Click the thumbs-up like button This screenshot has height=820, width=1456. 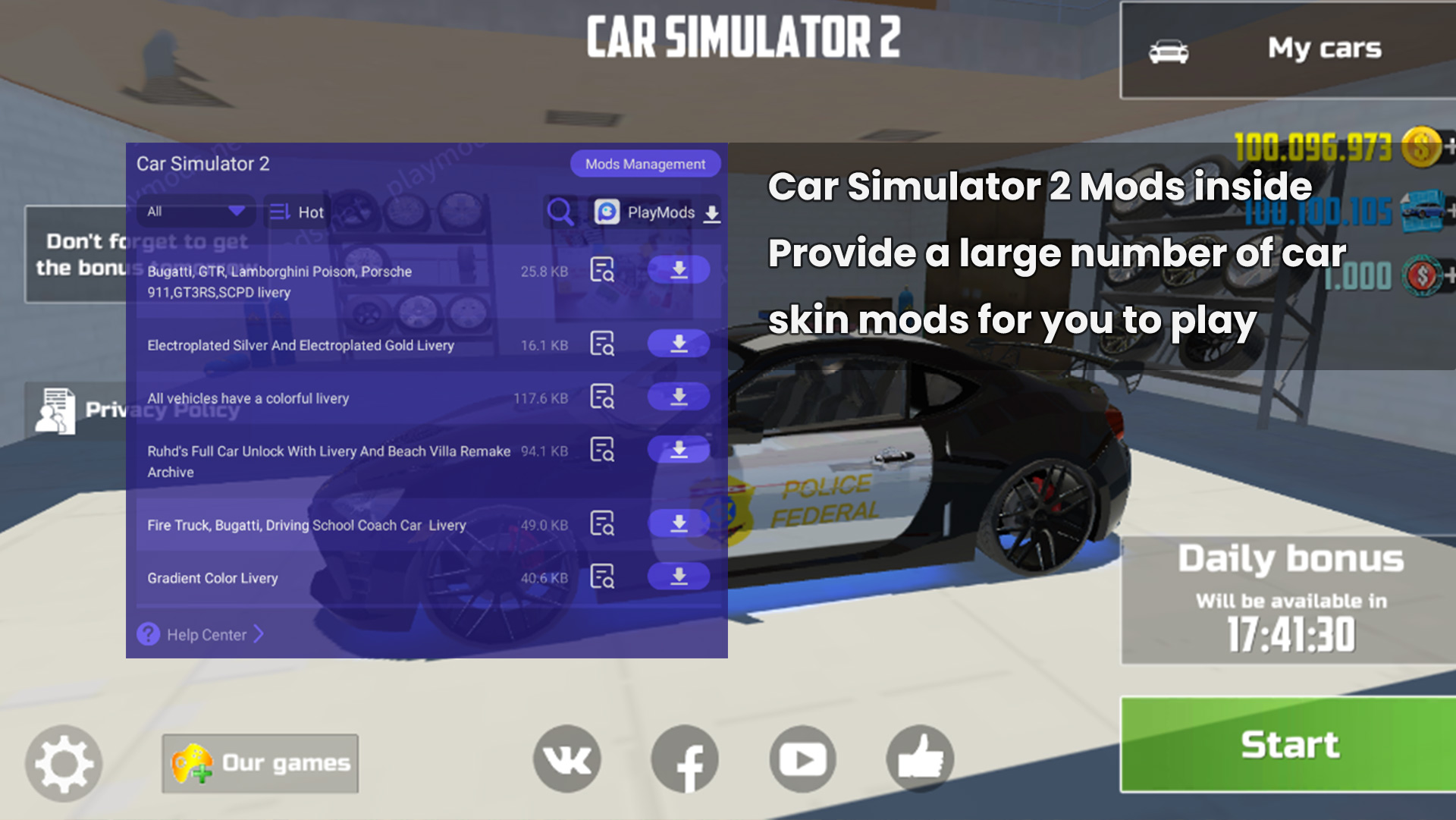(921, 759)
